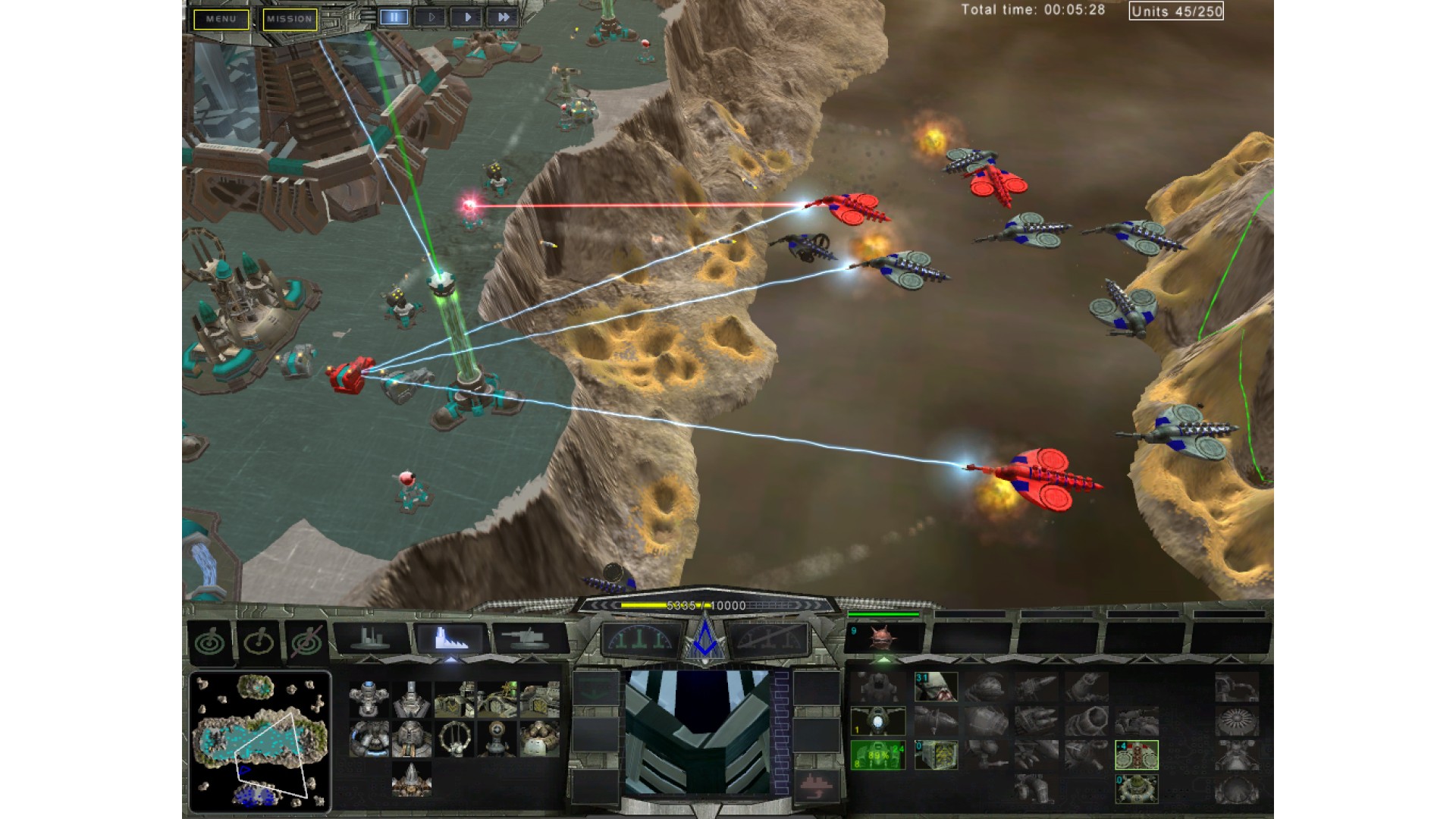The height and width of the screenshot is (819, 1456).
Task: Build the spired structure in the bottom row
Action: click(411, 779)
